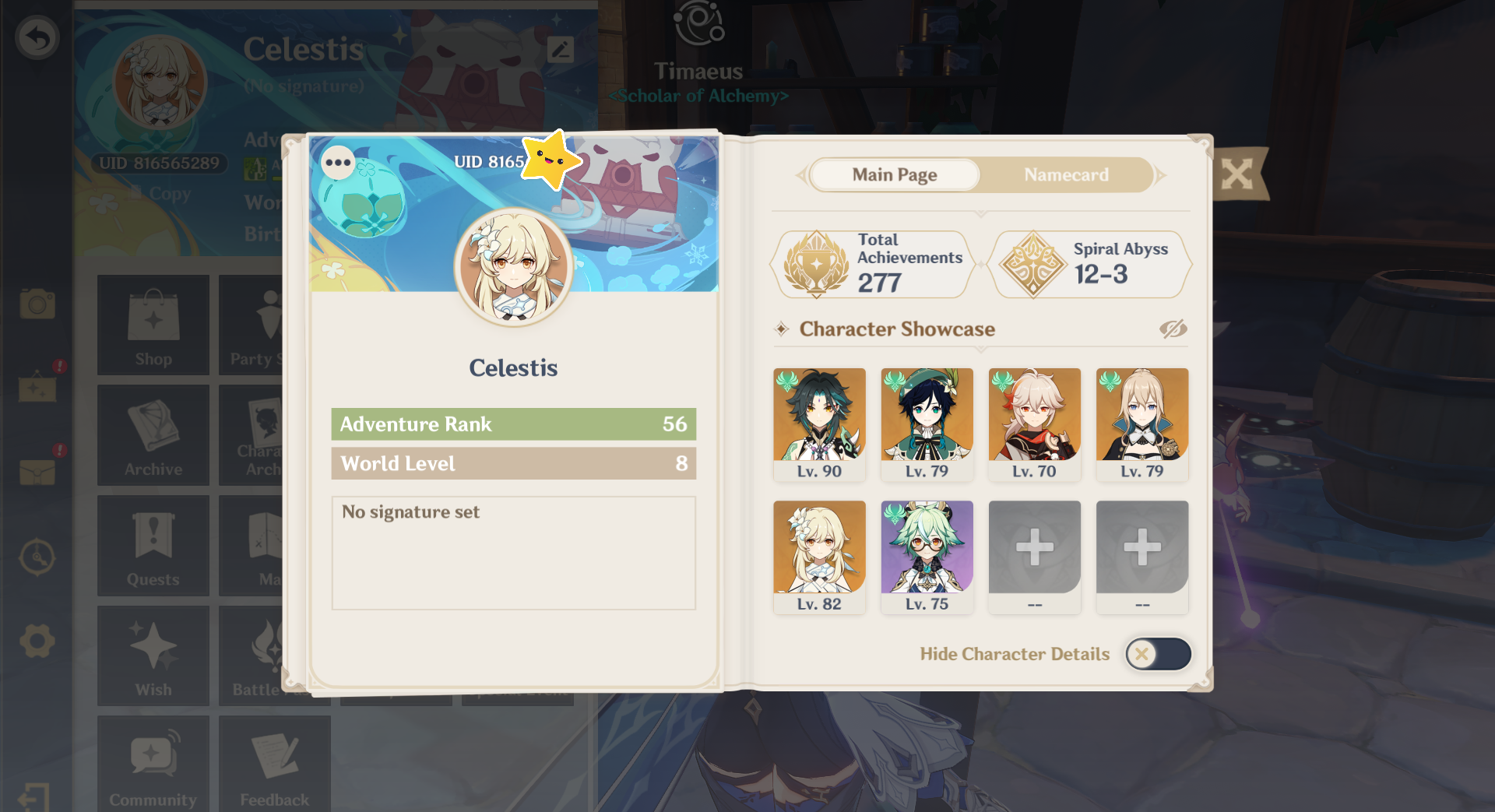The image size is (1495, 812).
Task: Hide Character Showcase using the eye icon
Action: 1171,329
